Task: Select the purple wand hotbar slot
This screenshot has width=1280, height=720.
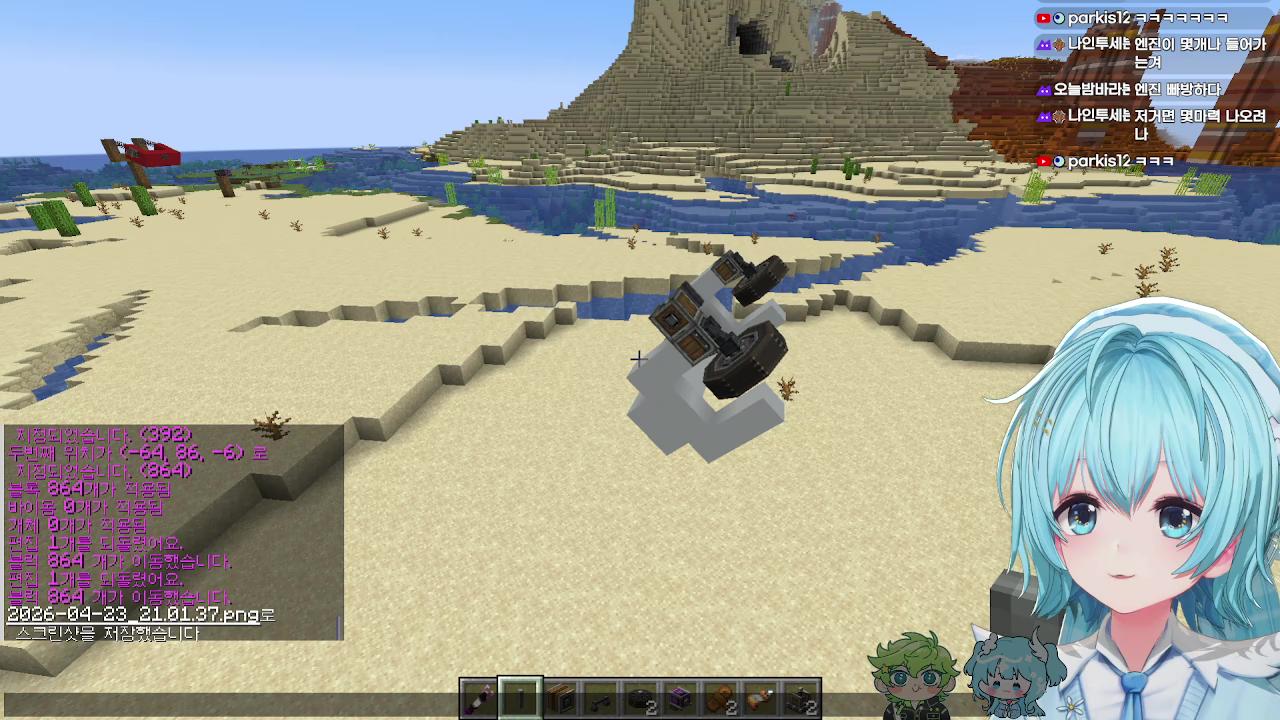Action: (480, 698)
